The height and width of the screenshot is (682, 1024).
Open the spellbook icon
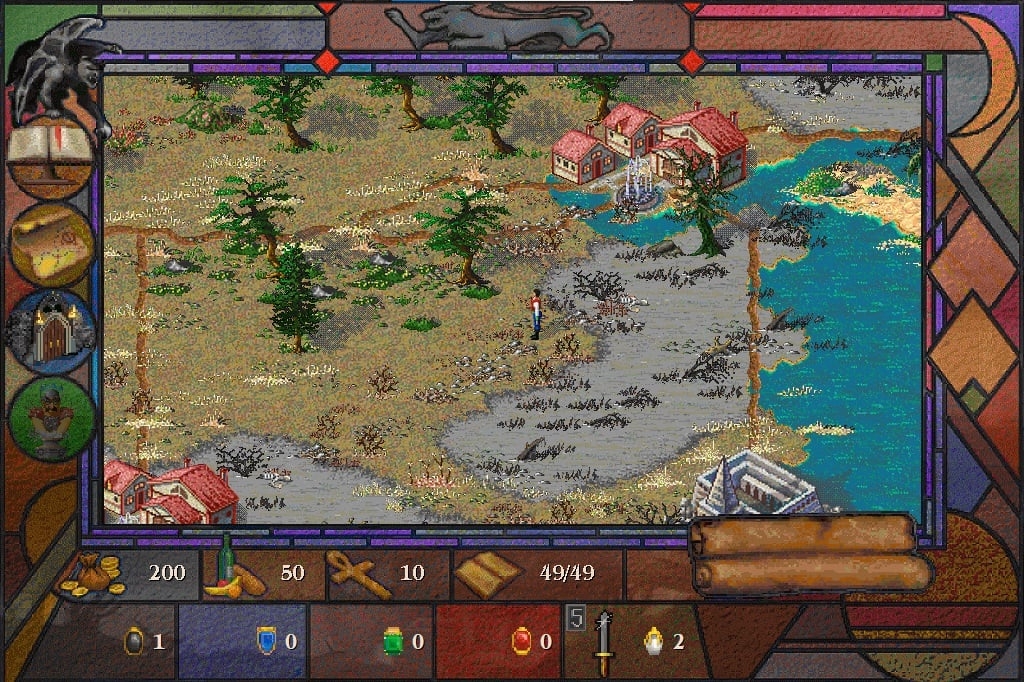[50, 156]
